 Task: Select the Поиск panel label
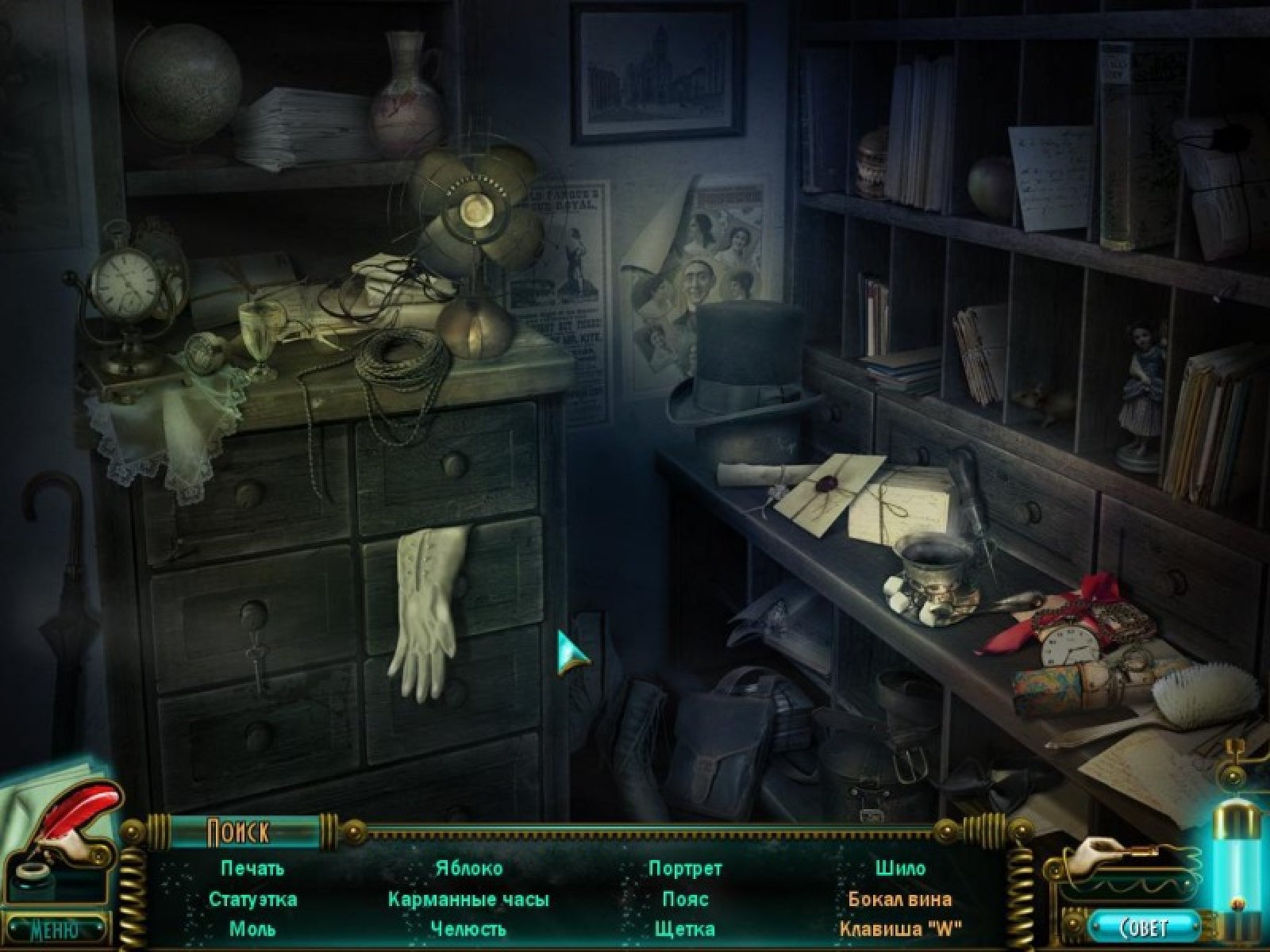[x=238, y=832]
